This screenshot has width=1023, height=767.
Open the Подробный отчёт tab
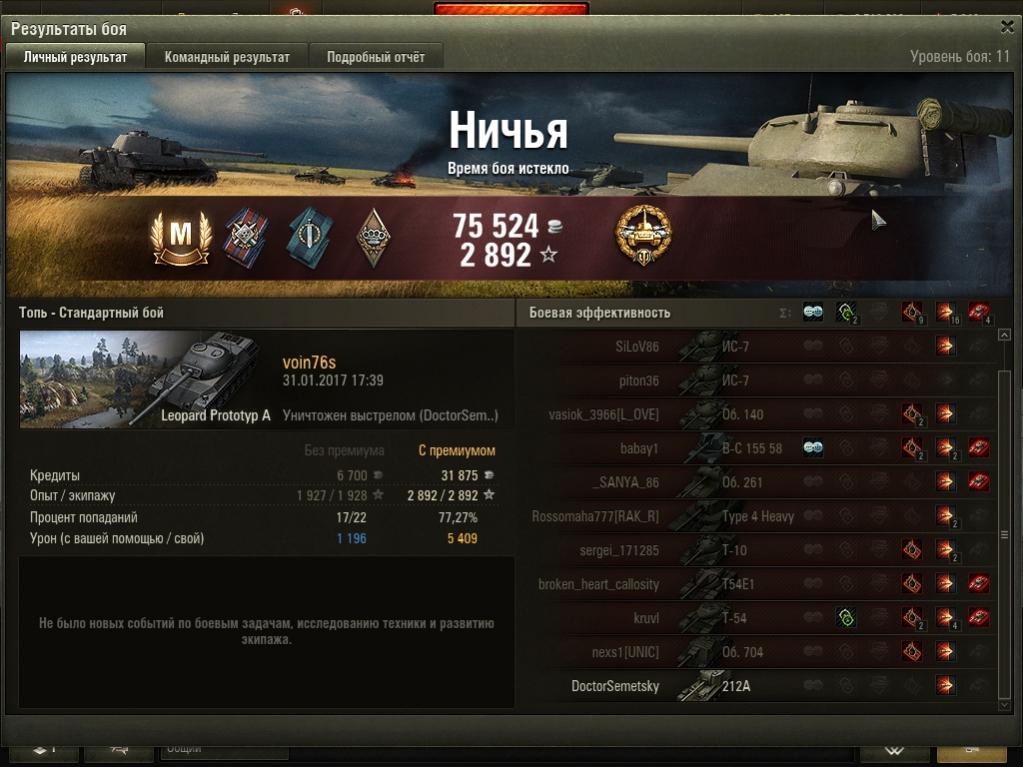[x=376, y=57]
